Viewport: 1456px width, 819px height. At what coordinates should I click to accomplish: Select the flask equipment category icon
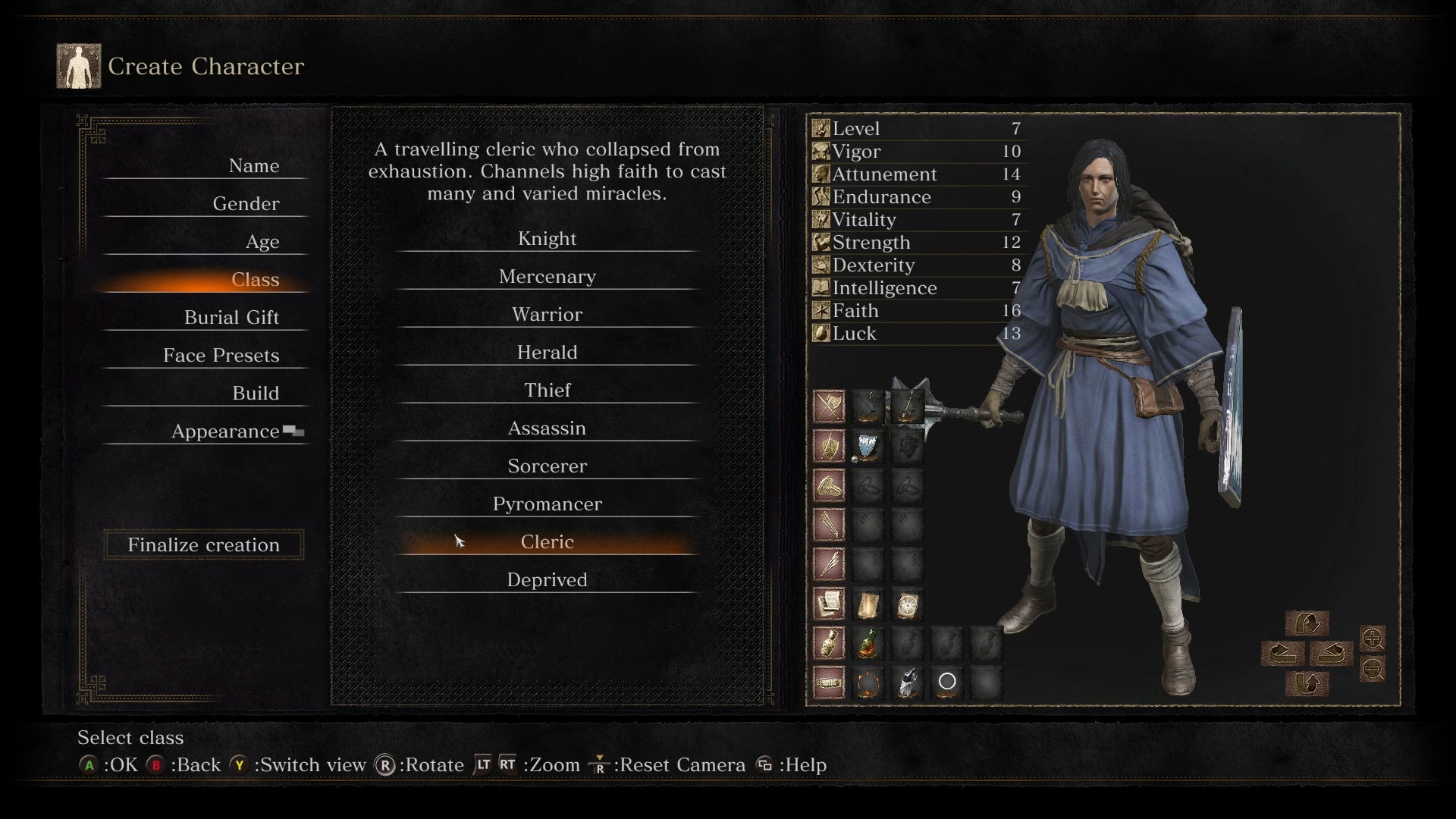coord(829,642)
